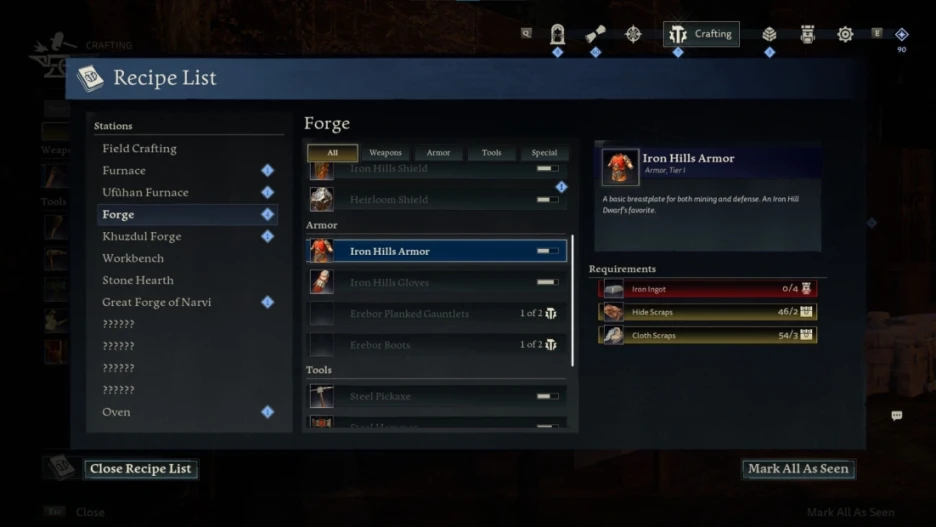The width and height of the screenshot is (936, 527).
Task: Show Stone Hearth recipes
Action: [138, 281]
